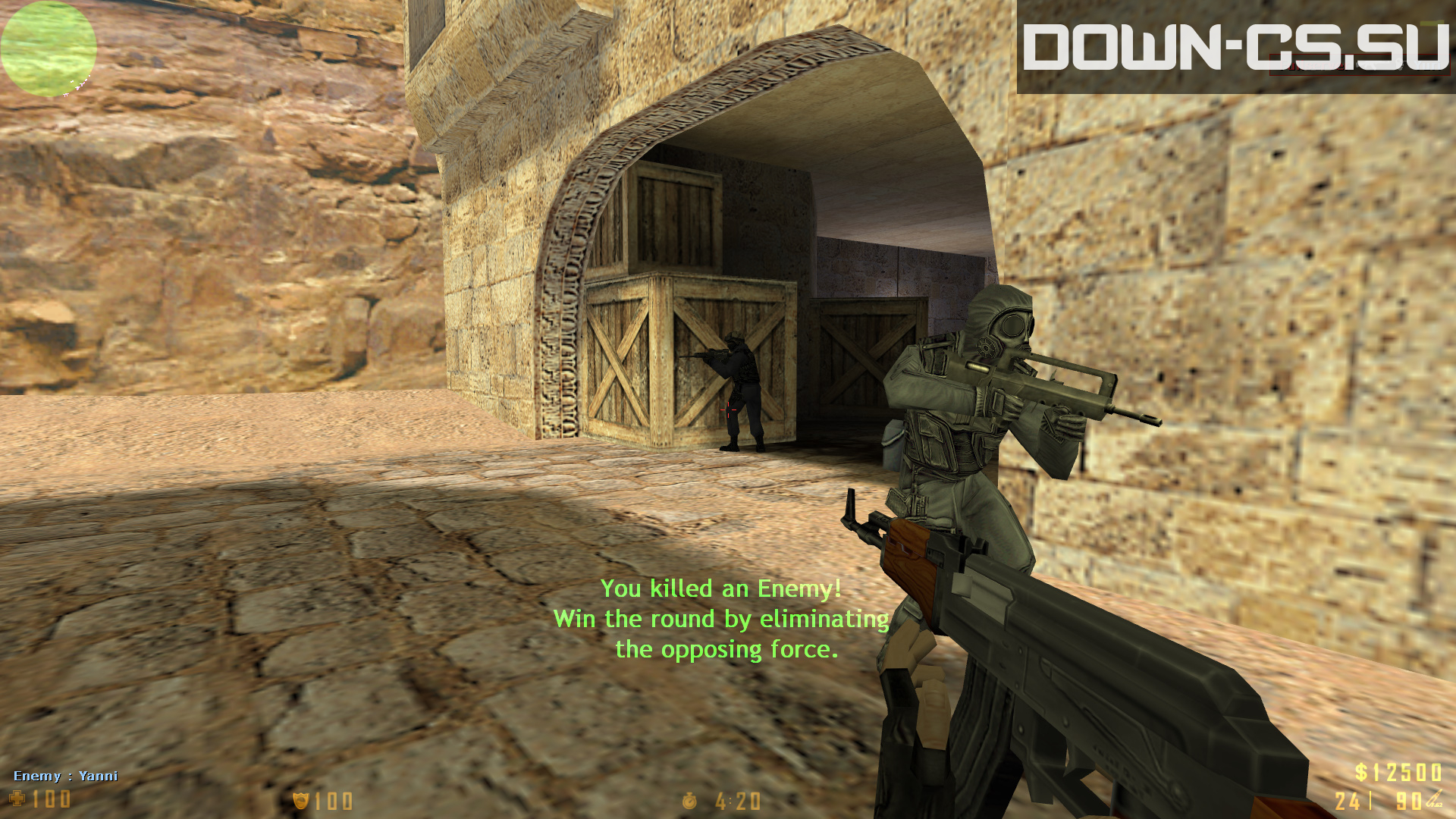Click the green circular radar
The height and width of the screenshot is (819, 1456).
(49, 49)
